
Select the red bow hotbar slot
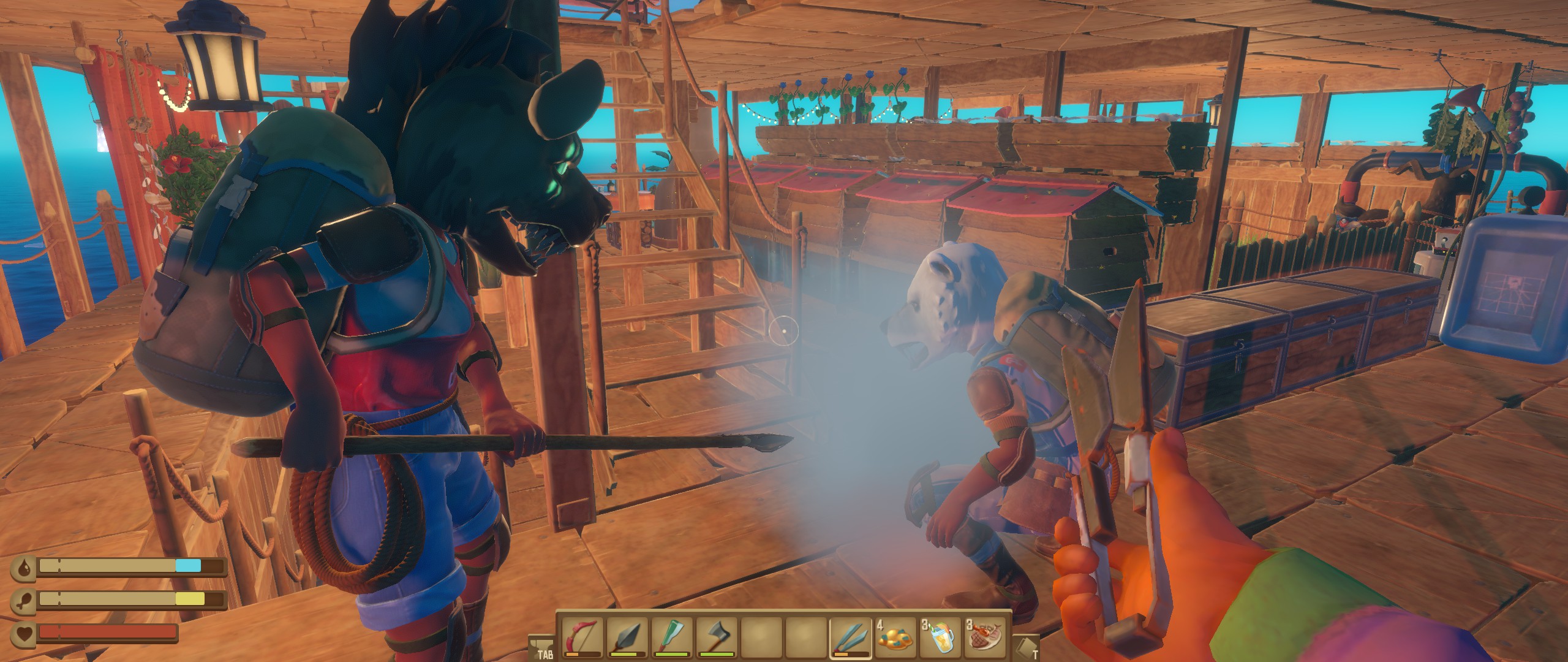tap(581, 638)
